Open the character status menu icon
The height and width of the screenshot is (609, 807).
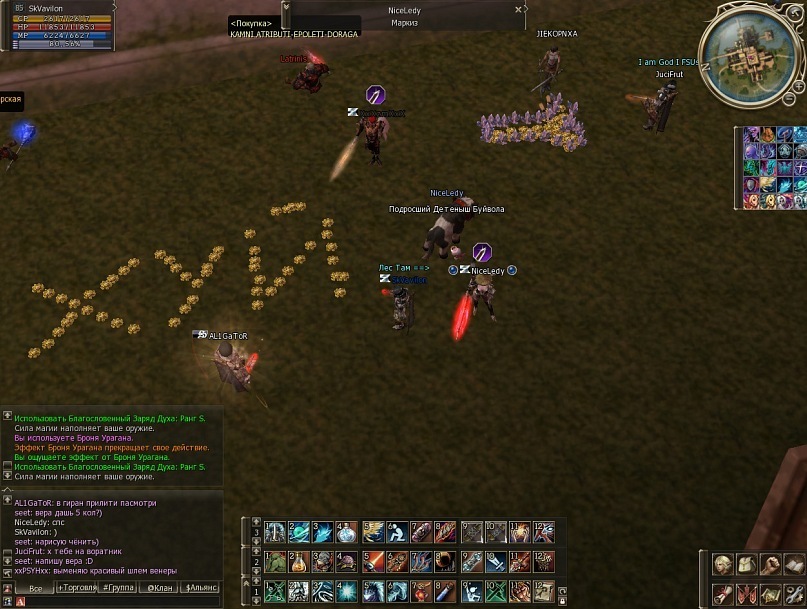point(722,565)
